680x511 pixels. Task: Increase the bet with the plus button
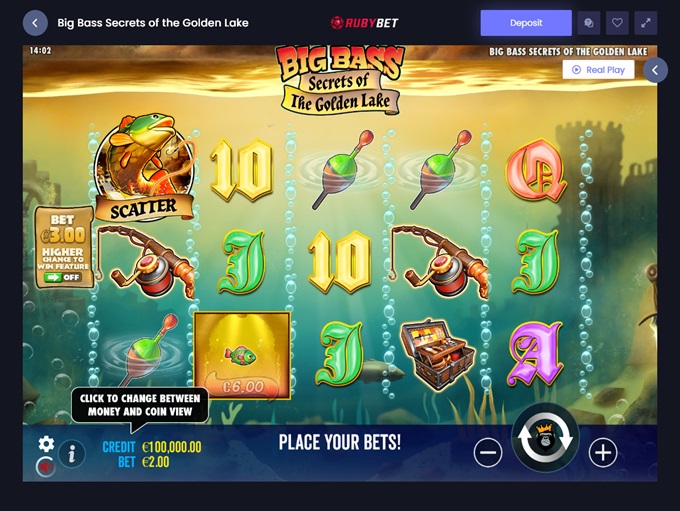(602, 453)
